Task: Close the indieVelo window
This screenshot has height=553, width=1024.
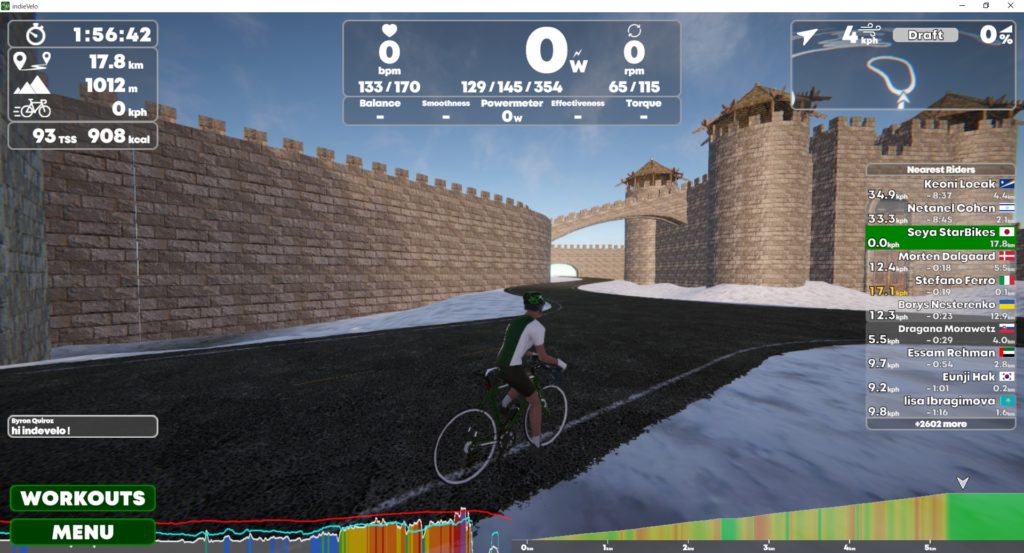Action: click(x=1011, y=6)
